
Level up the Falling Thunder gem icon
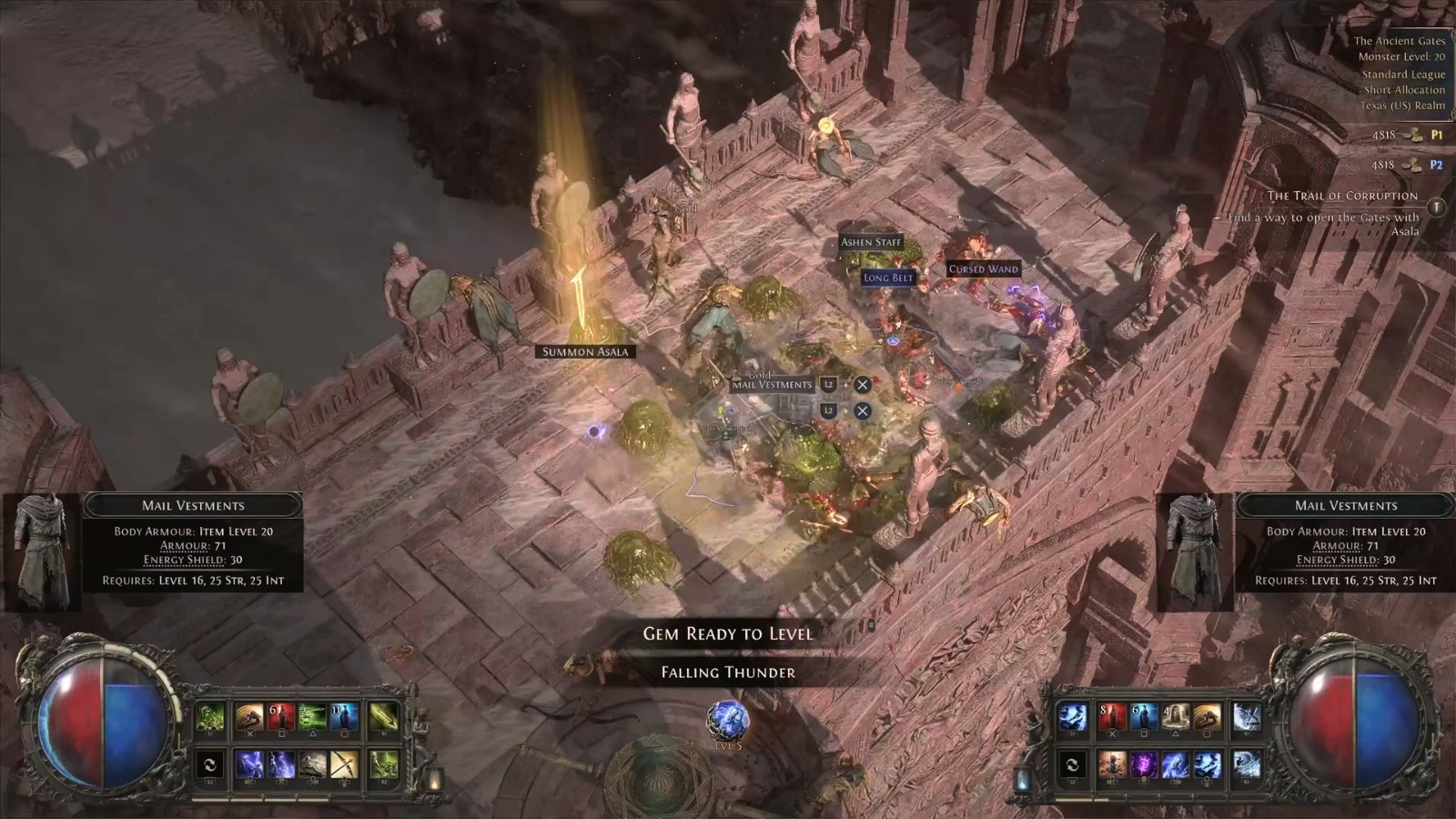pos(728,720)
